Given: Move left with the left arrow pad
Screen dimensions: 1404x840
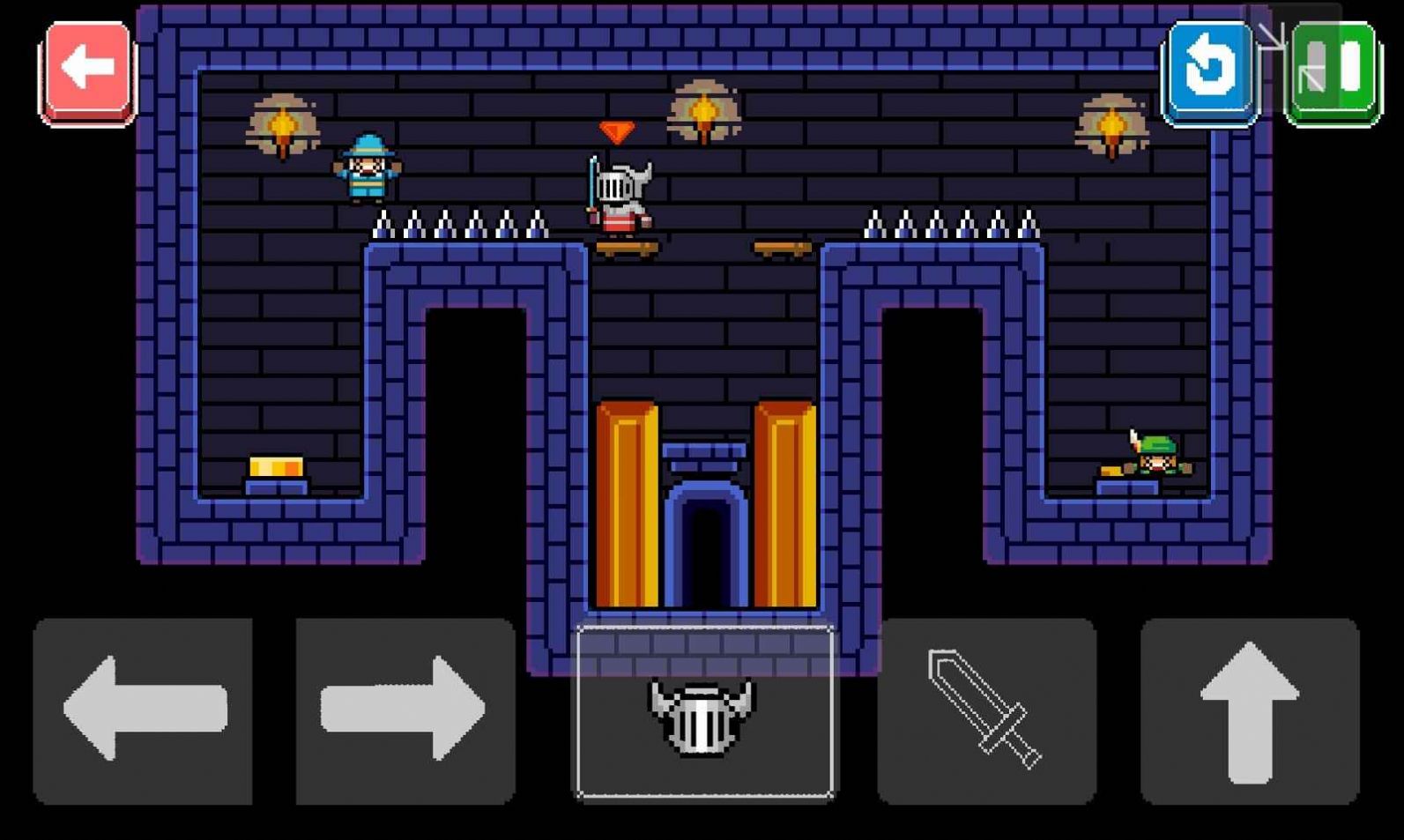Looking at the screenshot, I should pyautogui.click(x=143, y=710).
